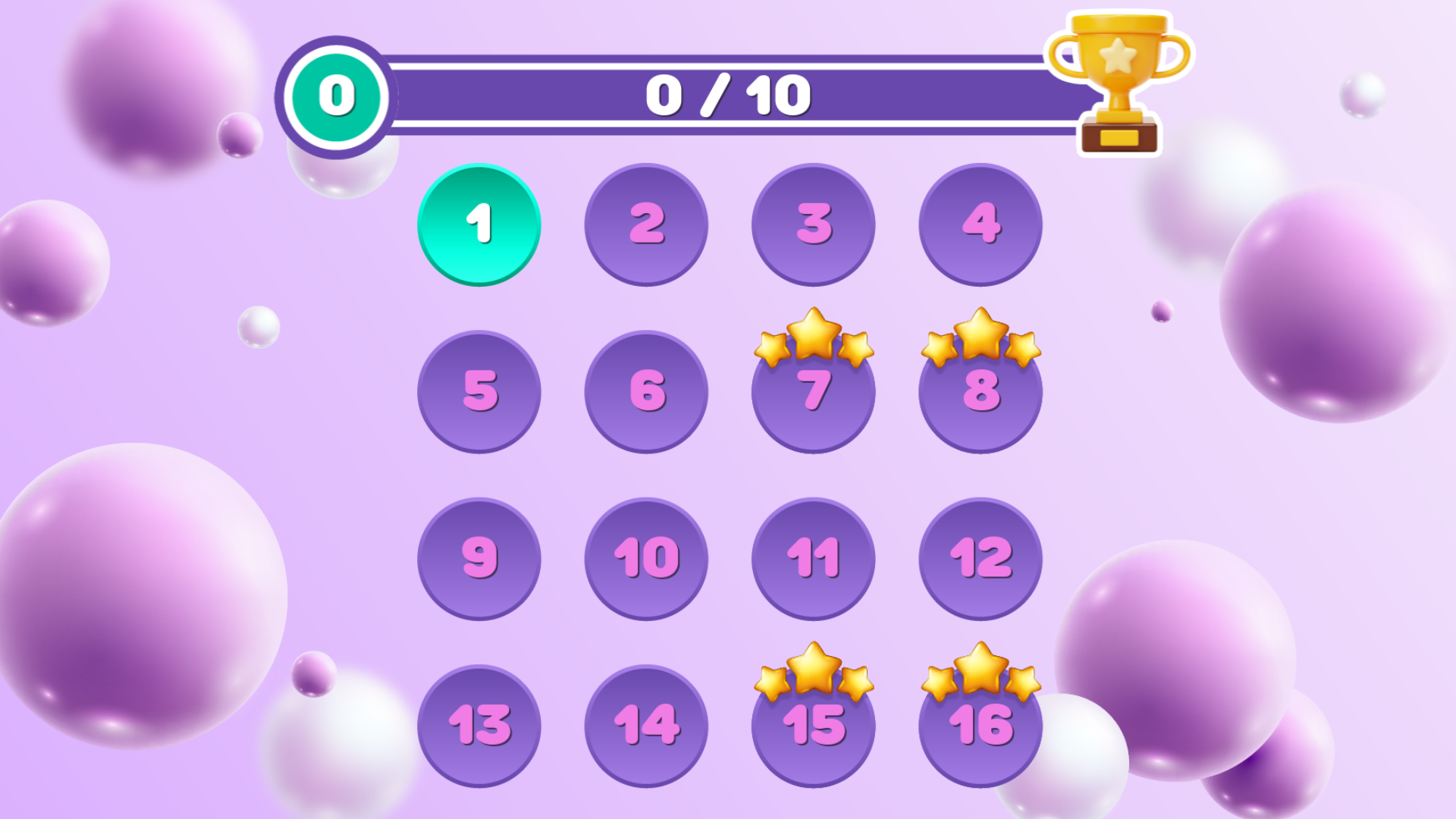Open level 3
This screenshot has height=819, width=1456.
point(813,224)
